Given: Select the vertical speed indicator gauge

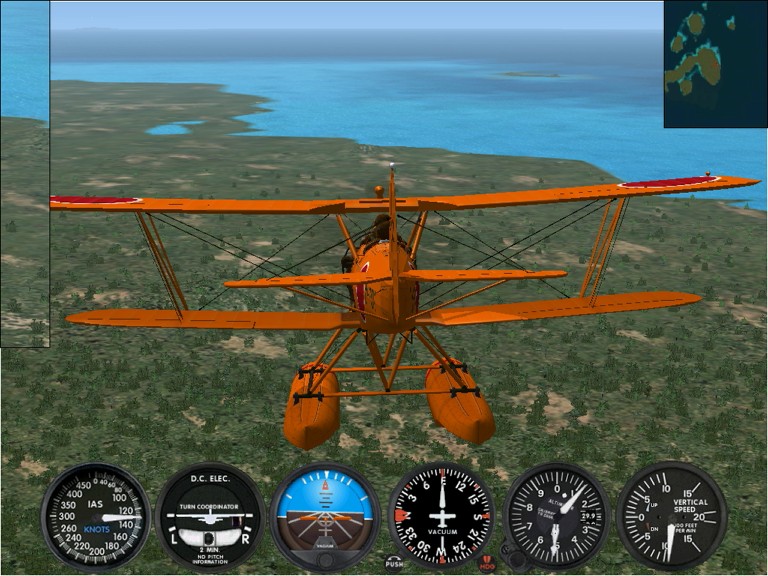Looking at the screenshot, I should [x=671, y=516].
